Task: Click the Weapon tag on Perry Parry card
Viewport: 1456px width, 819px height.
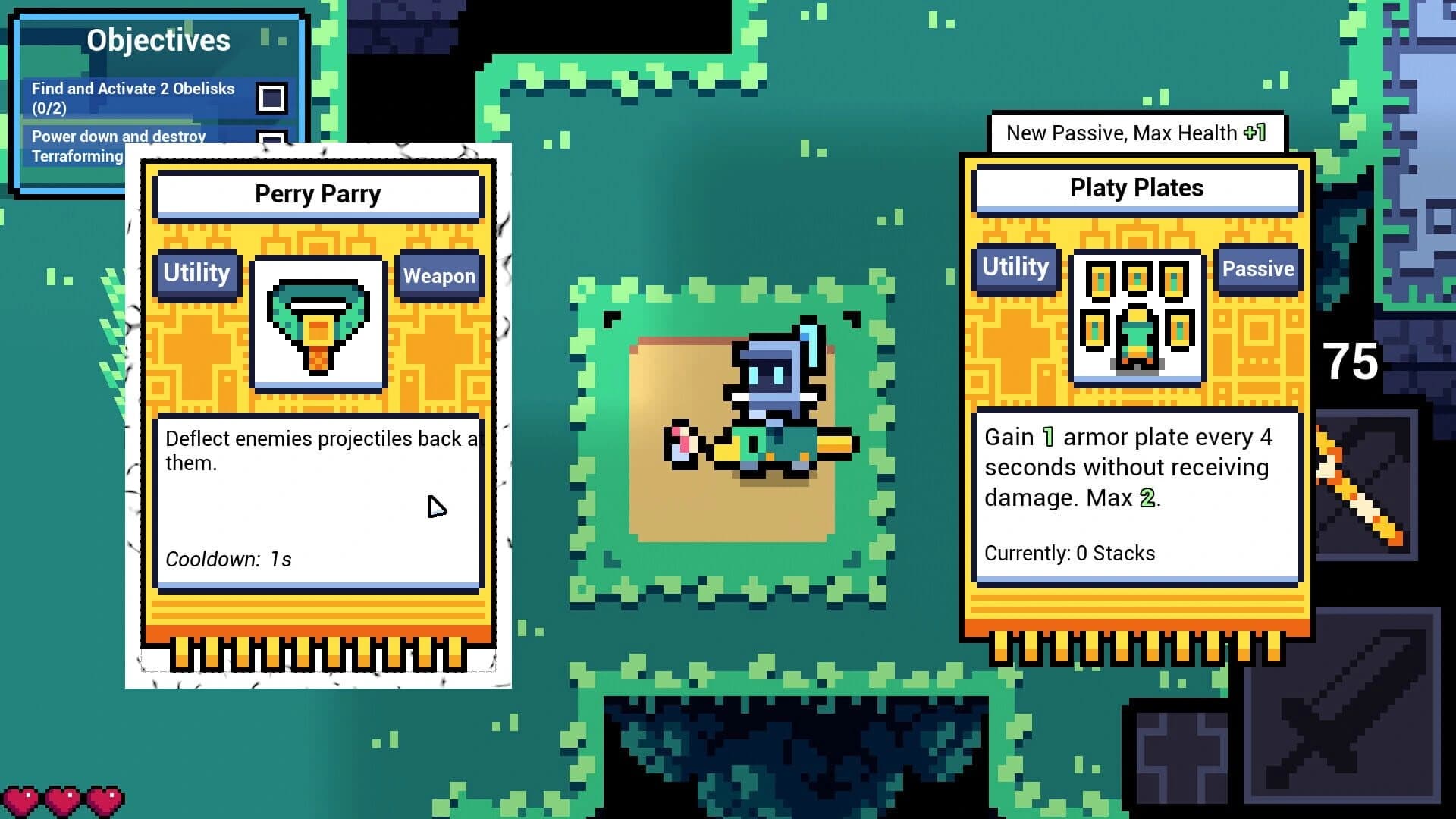Action: [440, 275]
